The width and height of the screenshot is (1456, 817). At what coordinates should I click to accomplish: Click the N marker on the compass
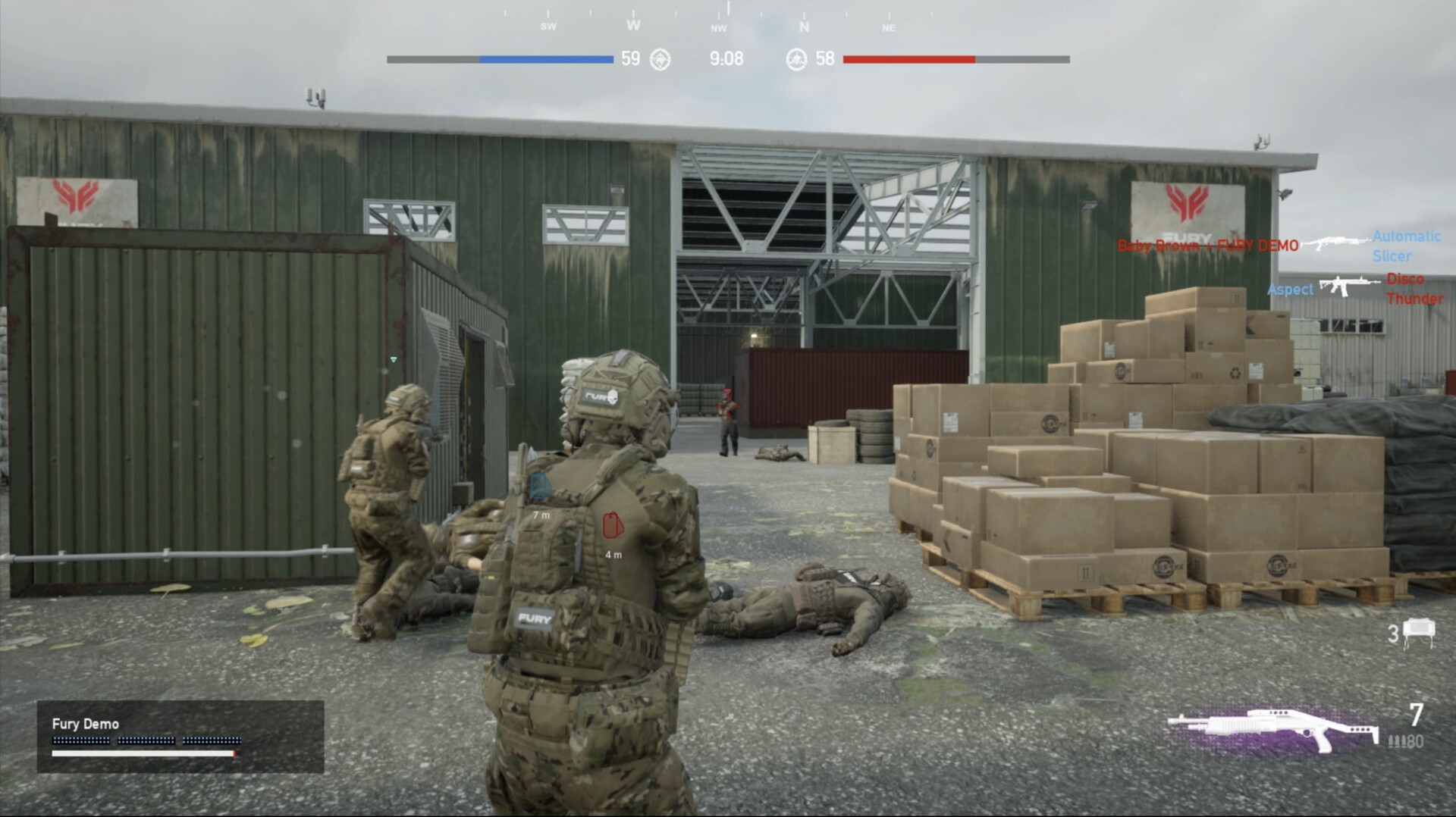805,26
